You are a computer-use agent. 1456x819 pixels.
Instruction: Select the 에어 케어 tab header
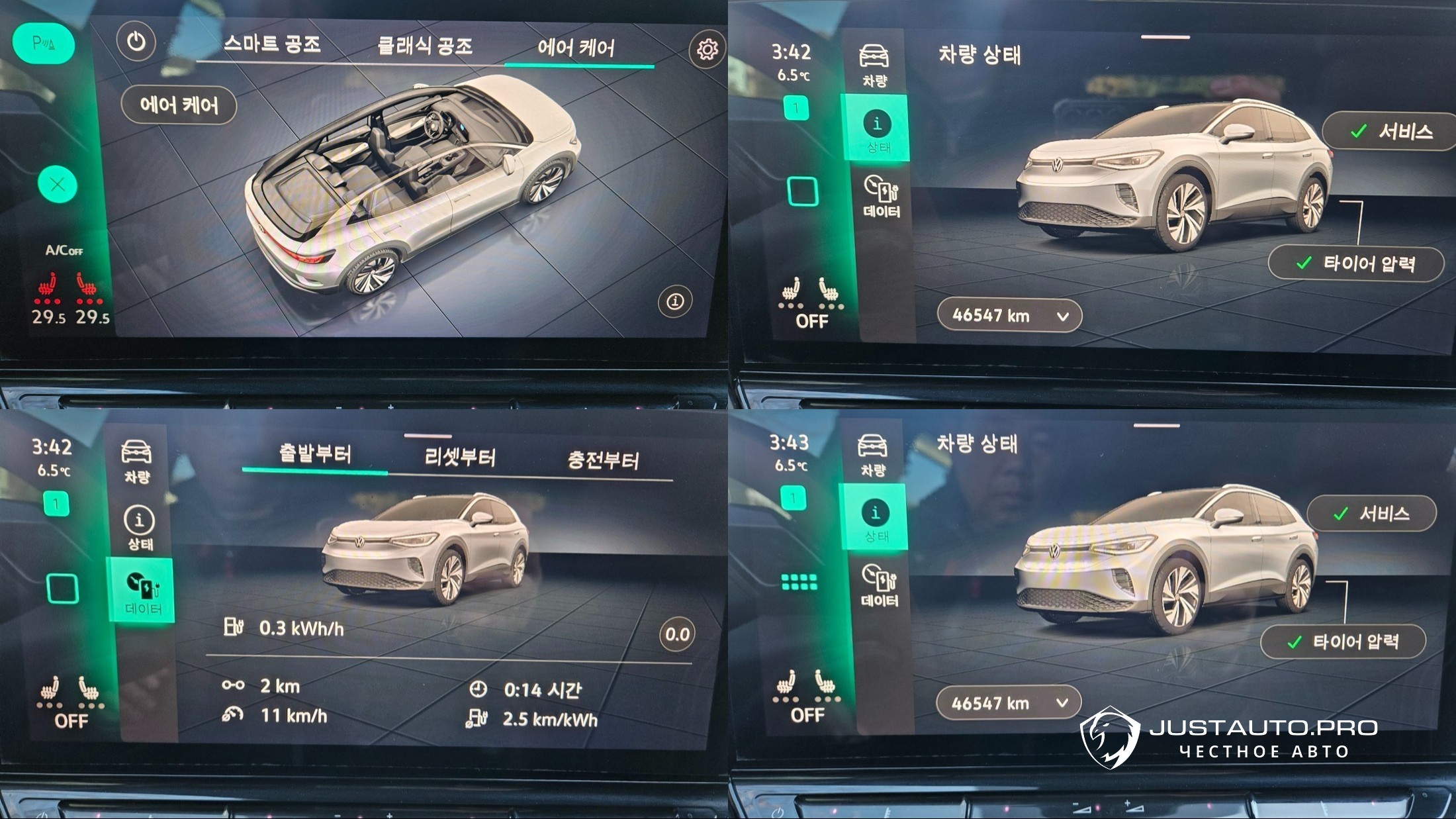[x=576, y=48]
